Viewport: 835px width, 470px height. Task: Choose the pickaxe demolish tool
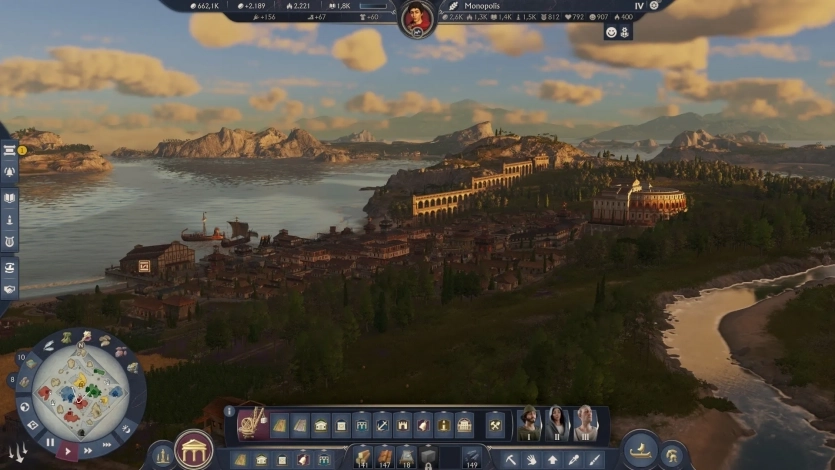(510, 460)
